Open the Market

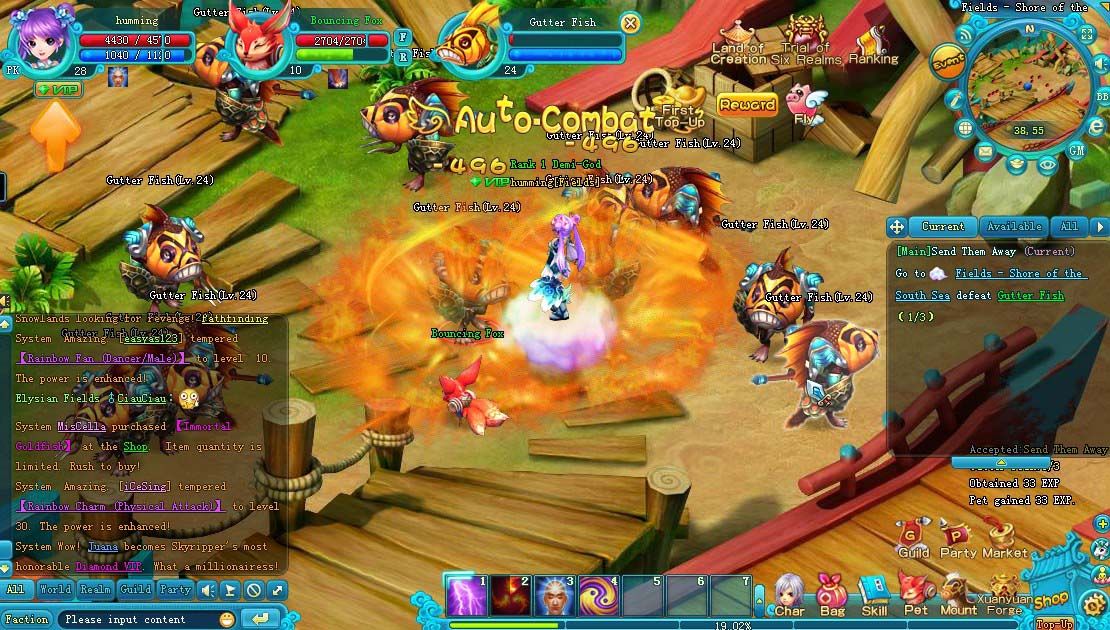pyautogui.click(x=1004, y=538)
